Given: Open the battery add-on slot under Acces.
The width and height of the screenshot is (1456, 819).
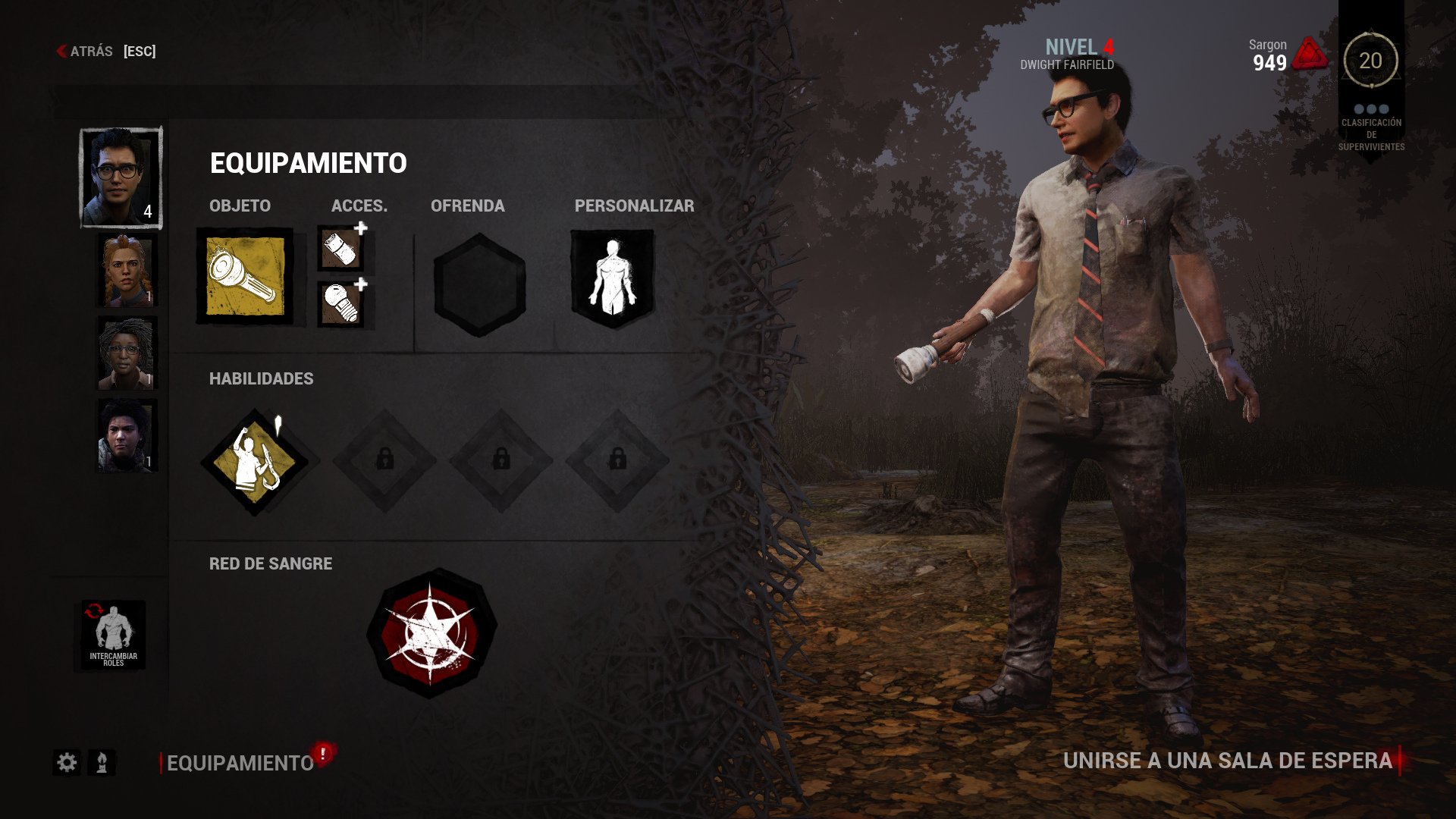Looking at the screenshot, I should coord(342,249).
